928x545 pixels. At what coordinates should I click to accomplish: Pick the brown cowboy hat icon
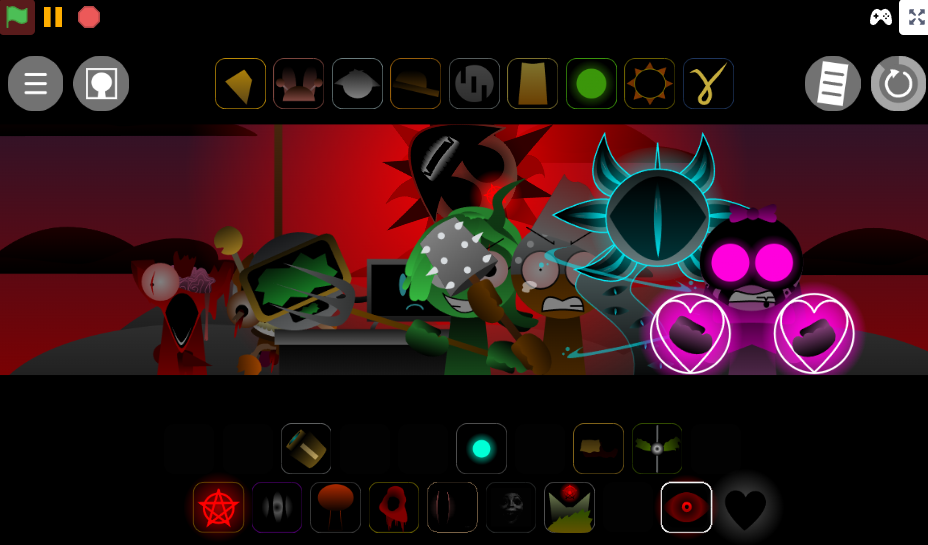click(x=415, y=83)
